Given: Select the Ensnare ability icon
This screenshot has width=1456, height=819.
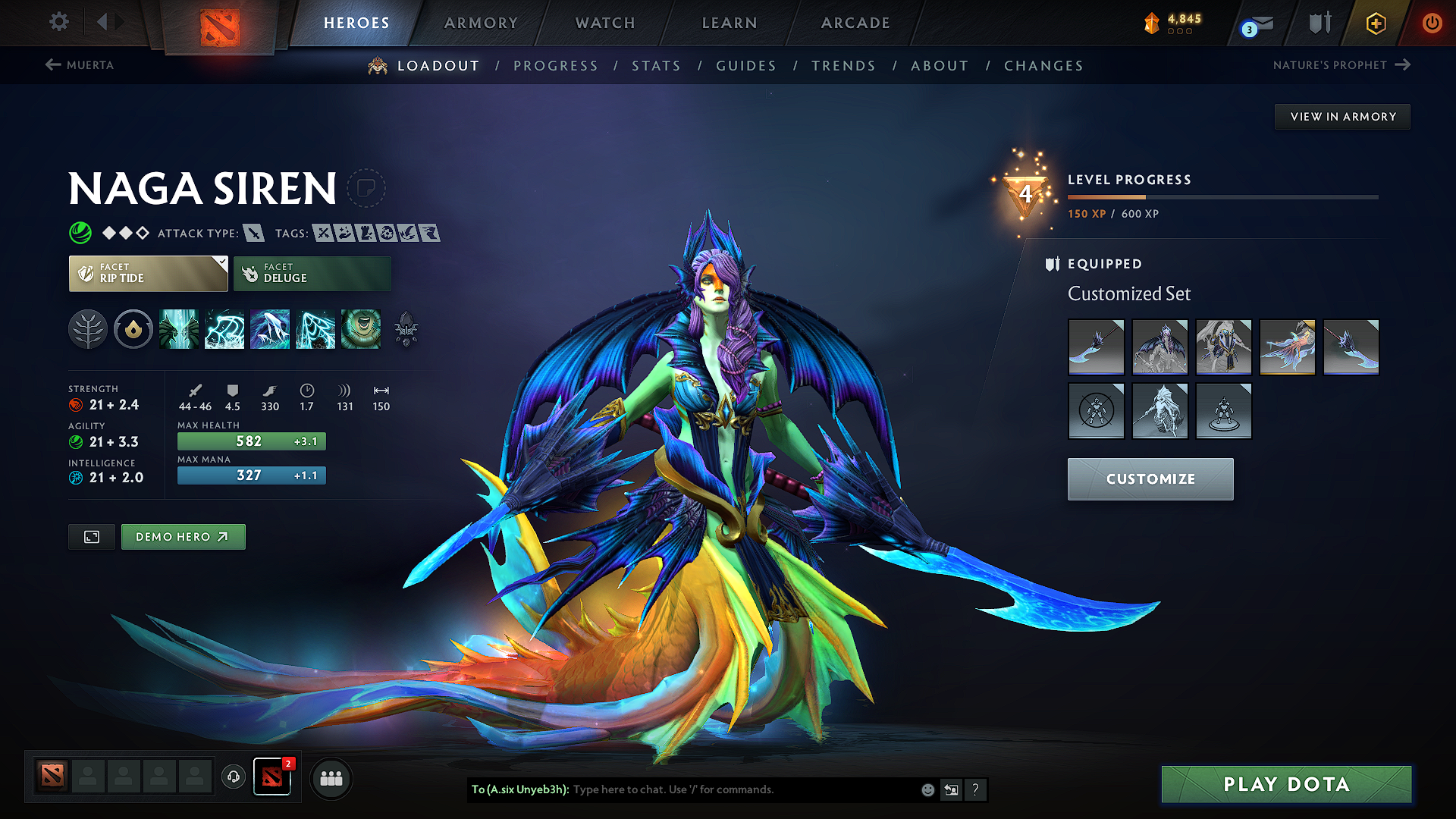Looking at the screenshot, I should [x=224, y=329].
